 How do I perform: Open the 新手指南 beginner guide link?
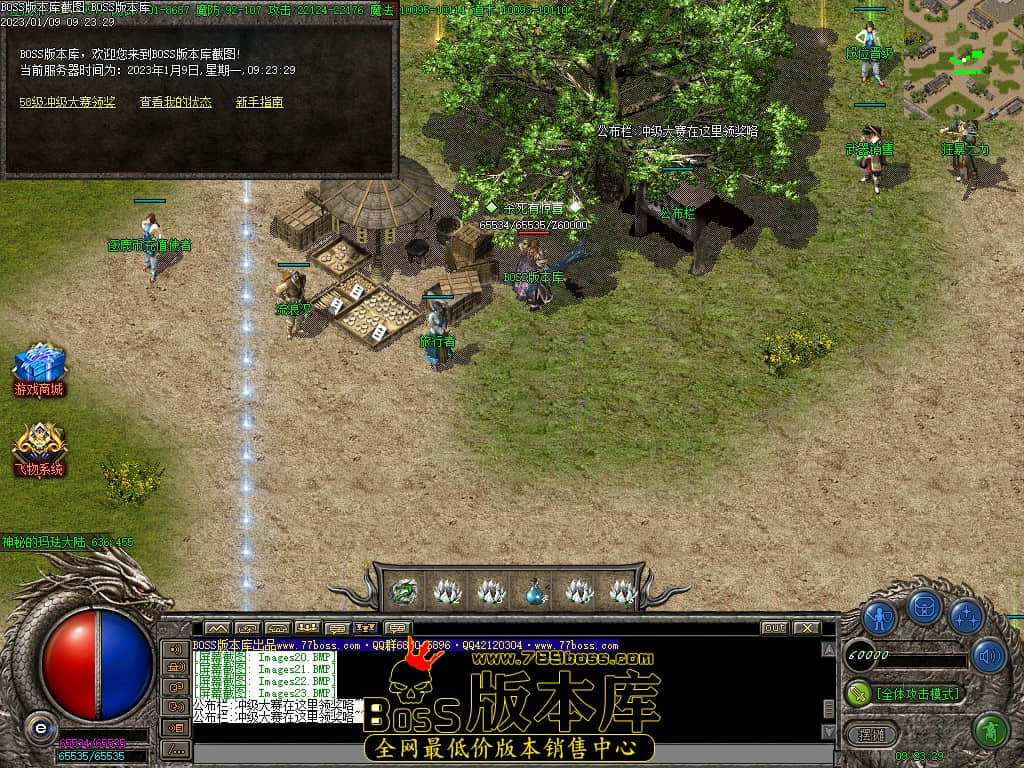click(x=259, y=102)
